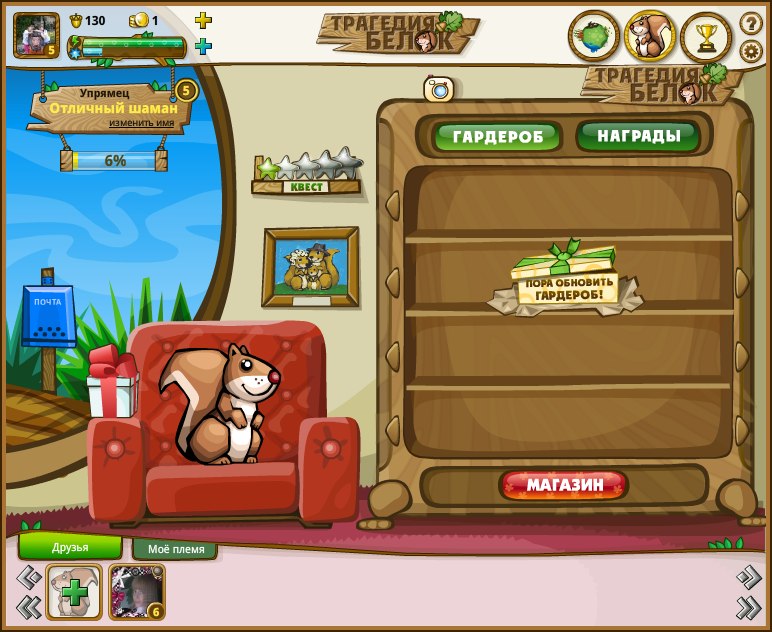Viewport: 772px width, 632px height.
Task: Show the Друзья friends tab
Action: tap(70, 547)
